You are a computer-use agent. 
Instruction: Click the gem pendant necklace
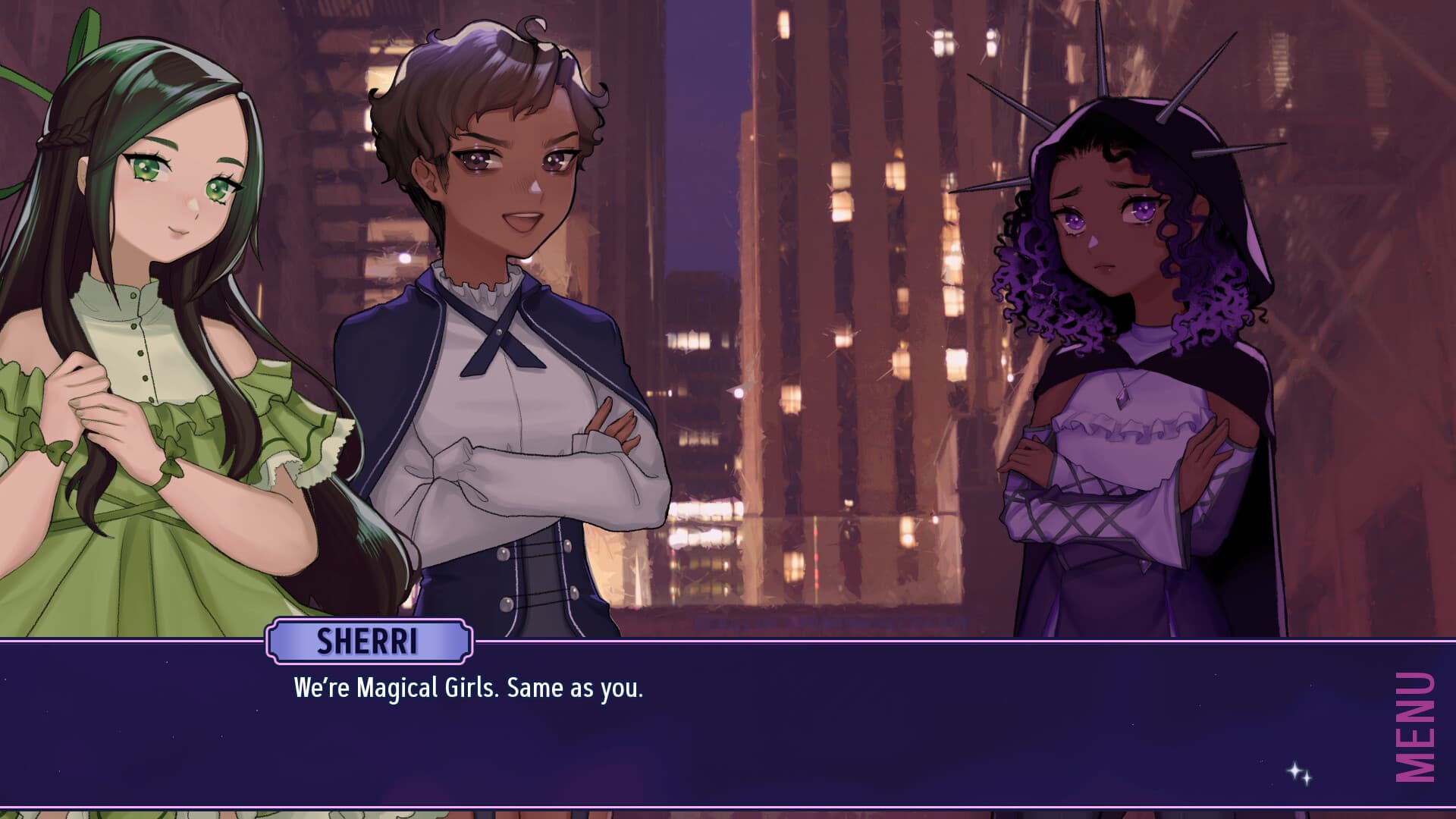pos(1122,398)
